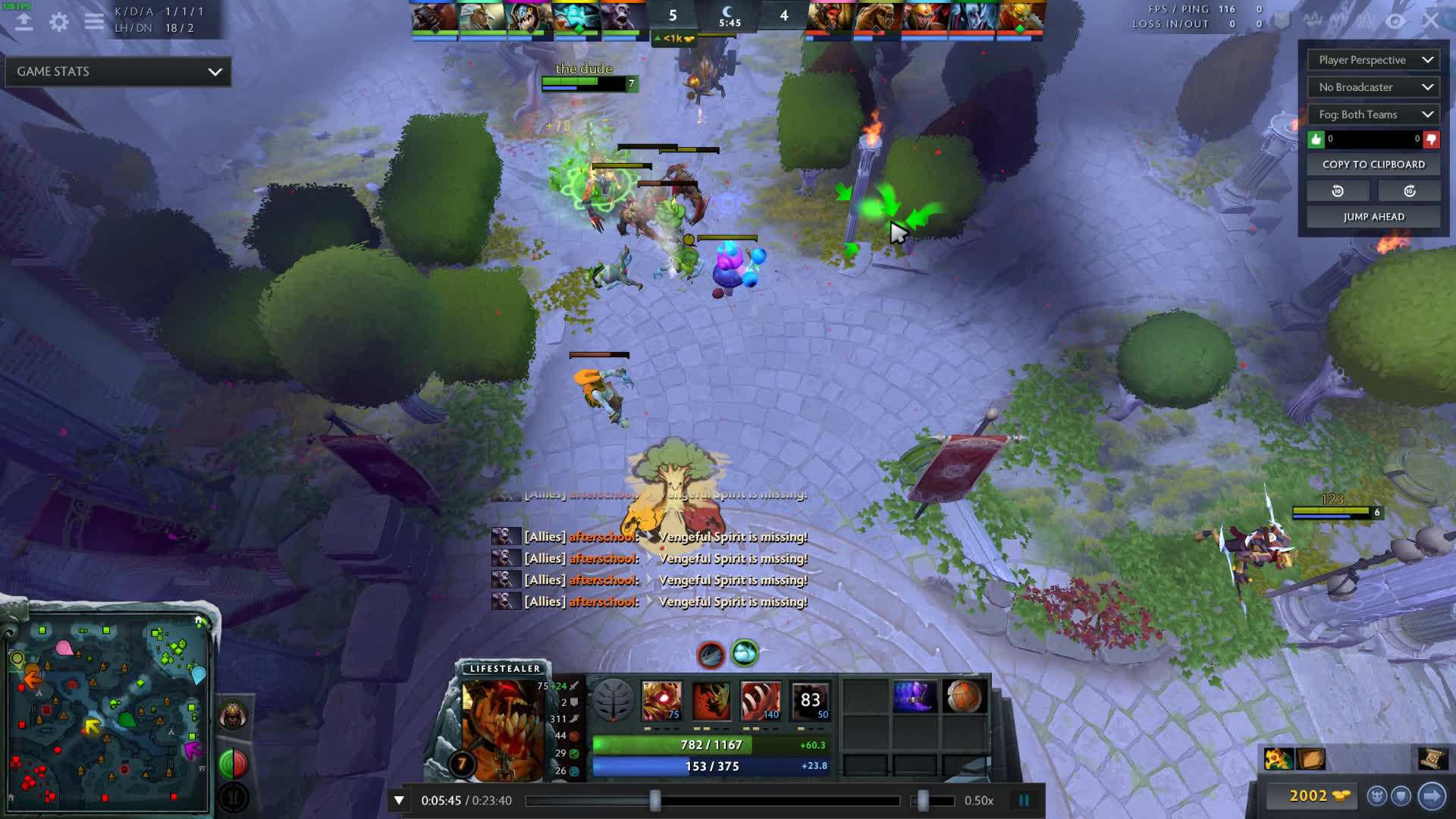Open the Player Perspective dropdown

pyautogui.click(x=1373, y=60)
